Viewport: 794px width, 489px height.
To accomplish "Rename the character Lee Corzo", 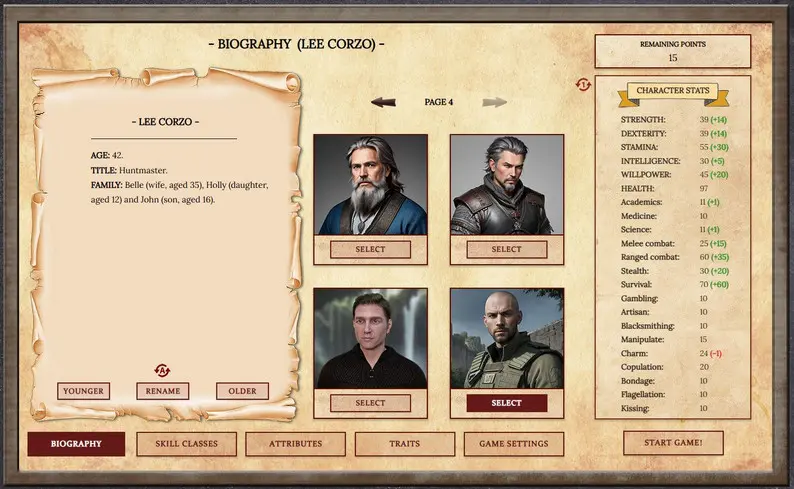I will 162,391.
